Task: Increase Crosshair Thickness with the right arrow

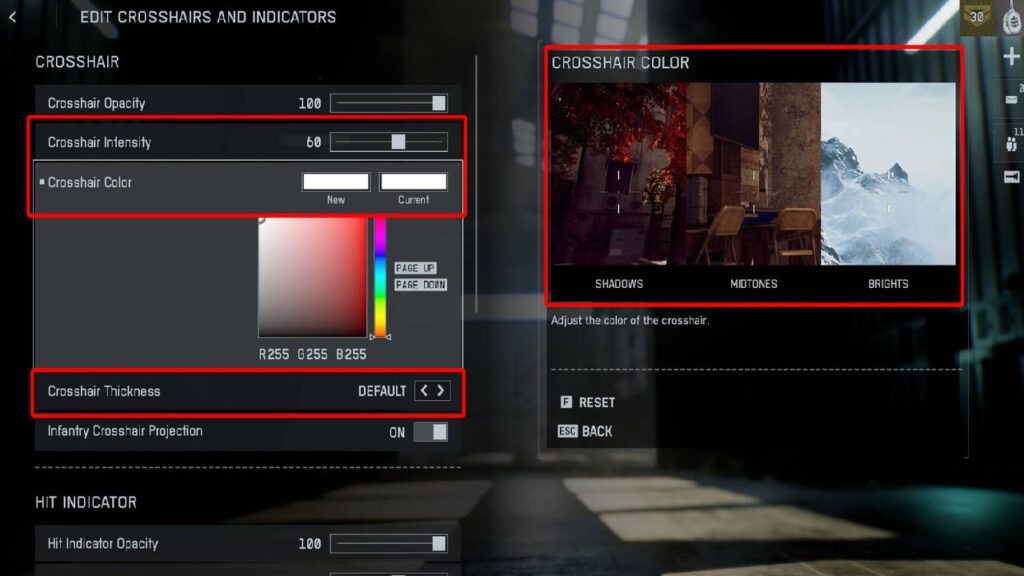Action: pos(441,391)
